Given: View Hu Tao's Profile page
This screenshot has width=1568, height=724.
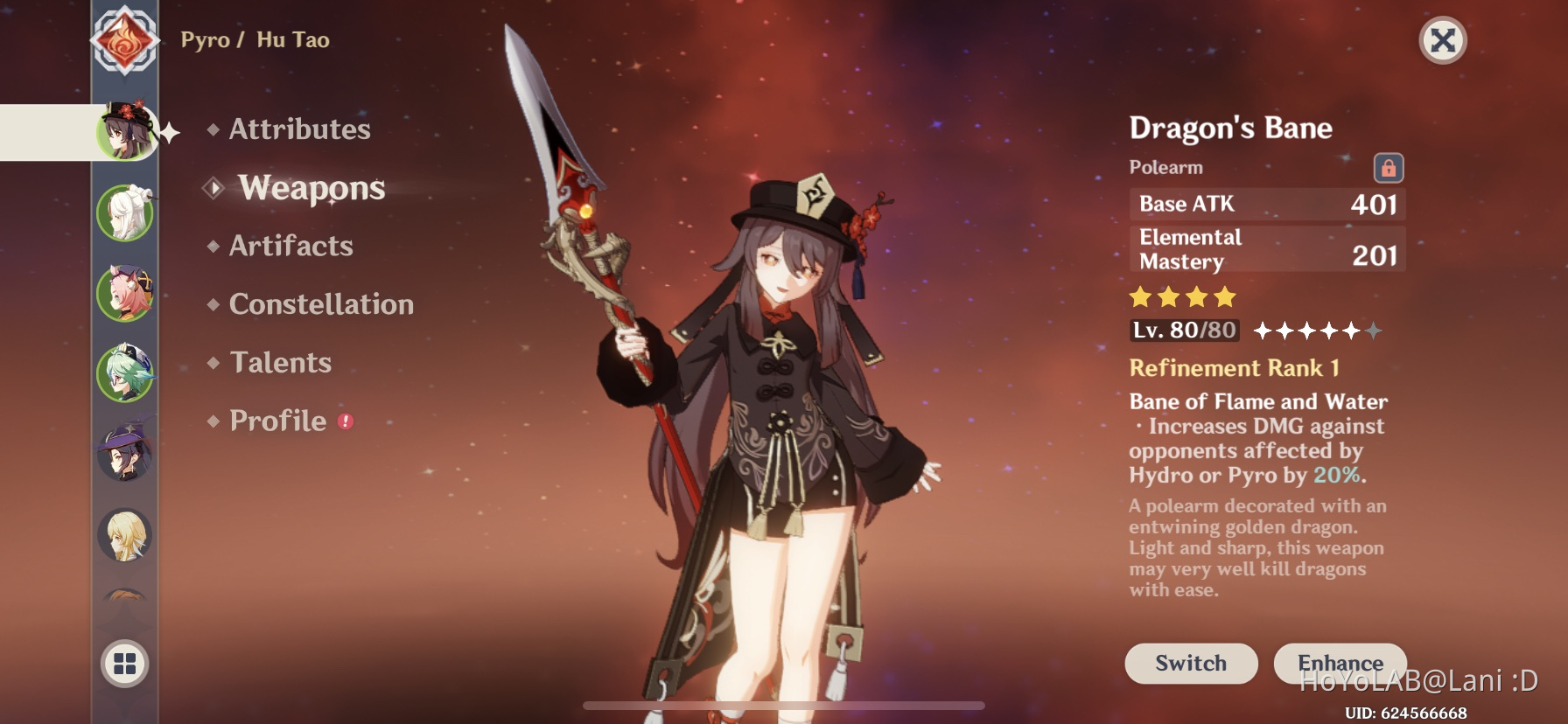Looking at the screenshot, I should point(277,421).
